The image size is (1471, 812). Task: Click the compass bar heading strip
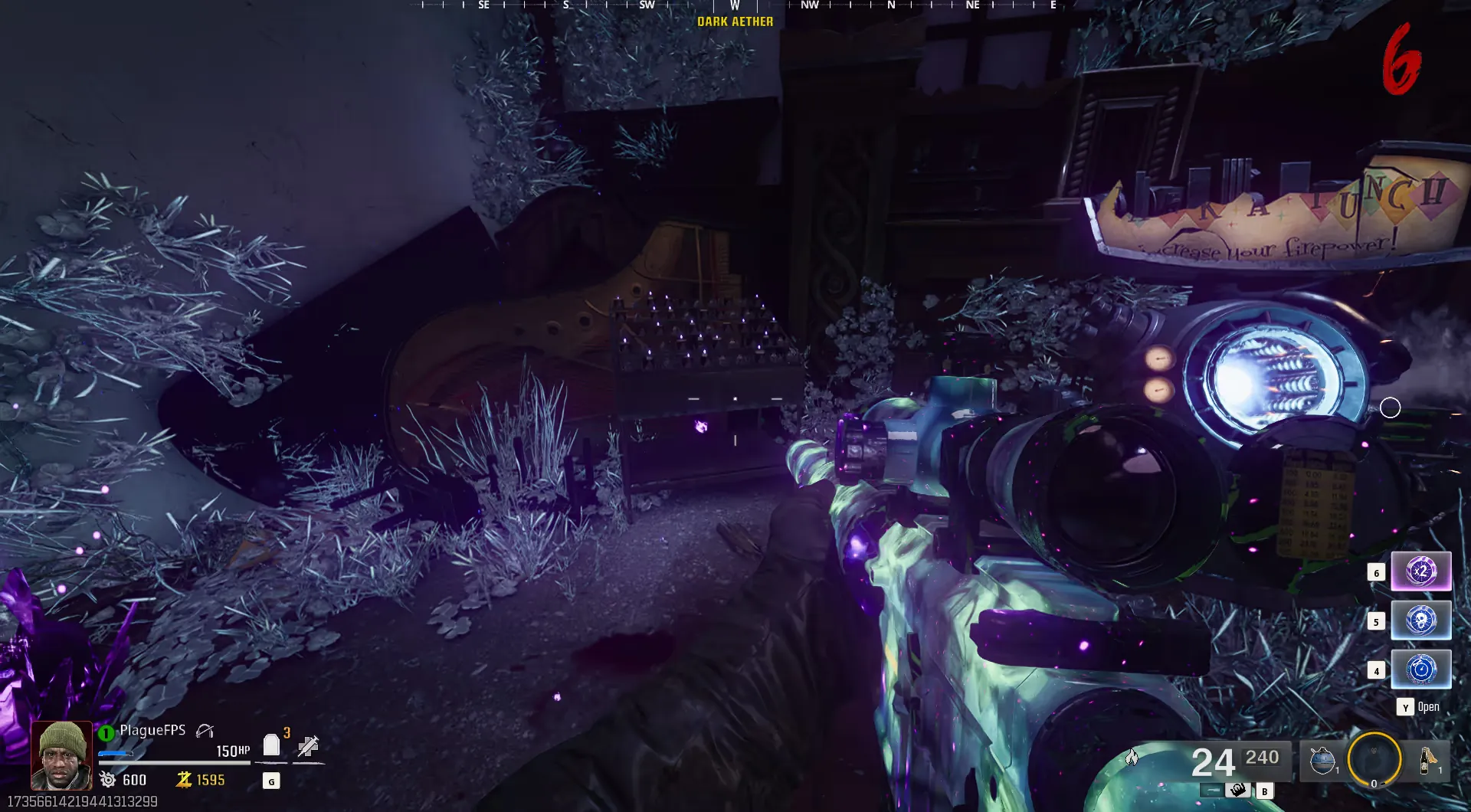tap(735, 5)
